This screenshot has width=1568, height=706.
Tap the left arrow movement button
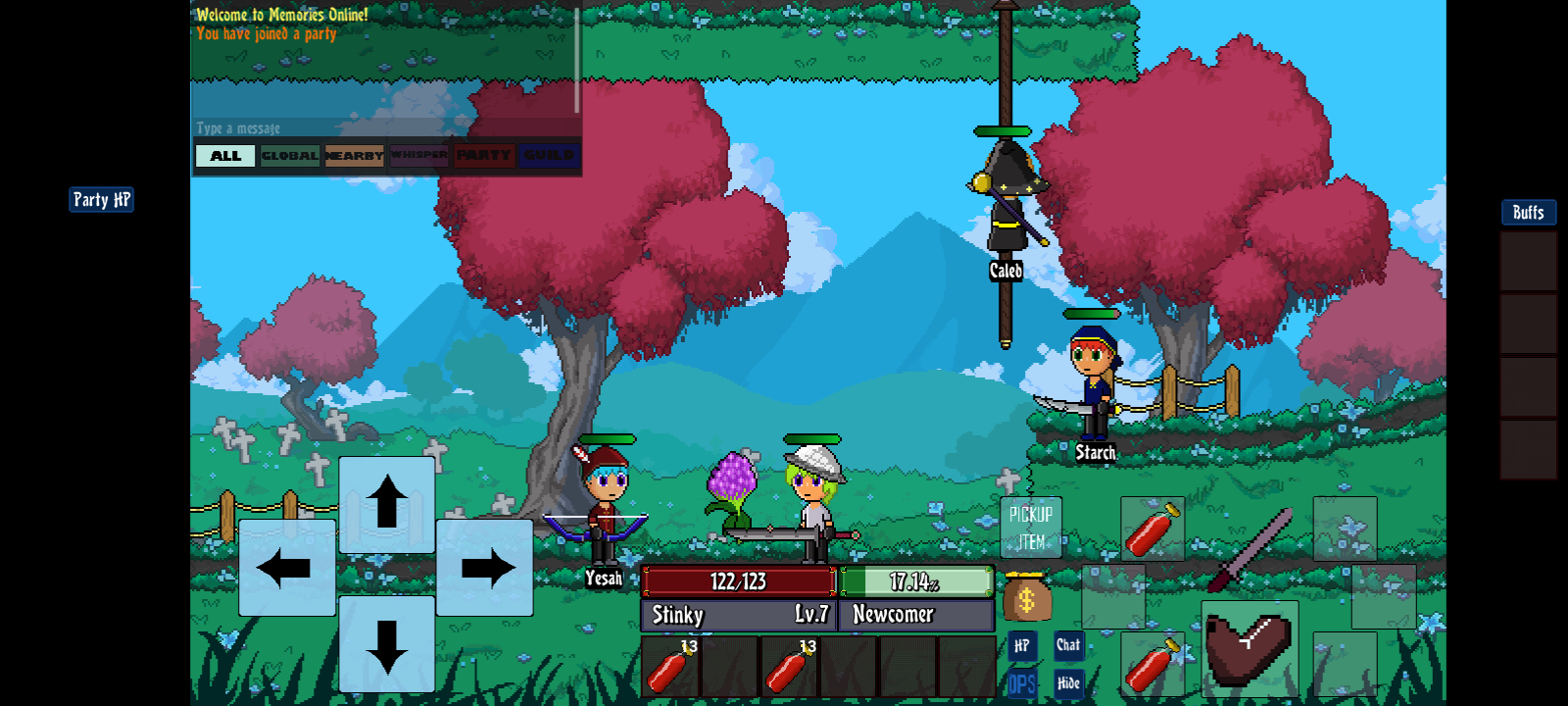286,568
